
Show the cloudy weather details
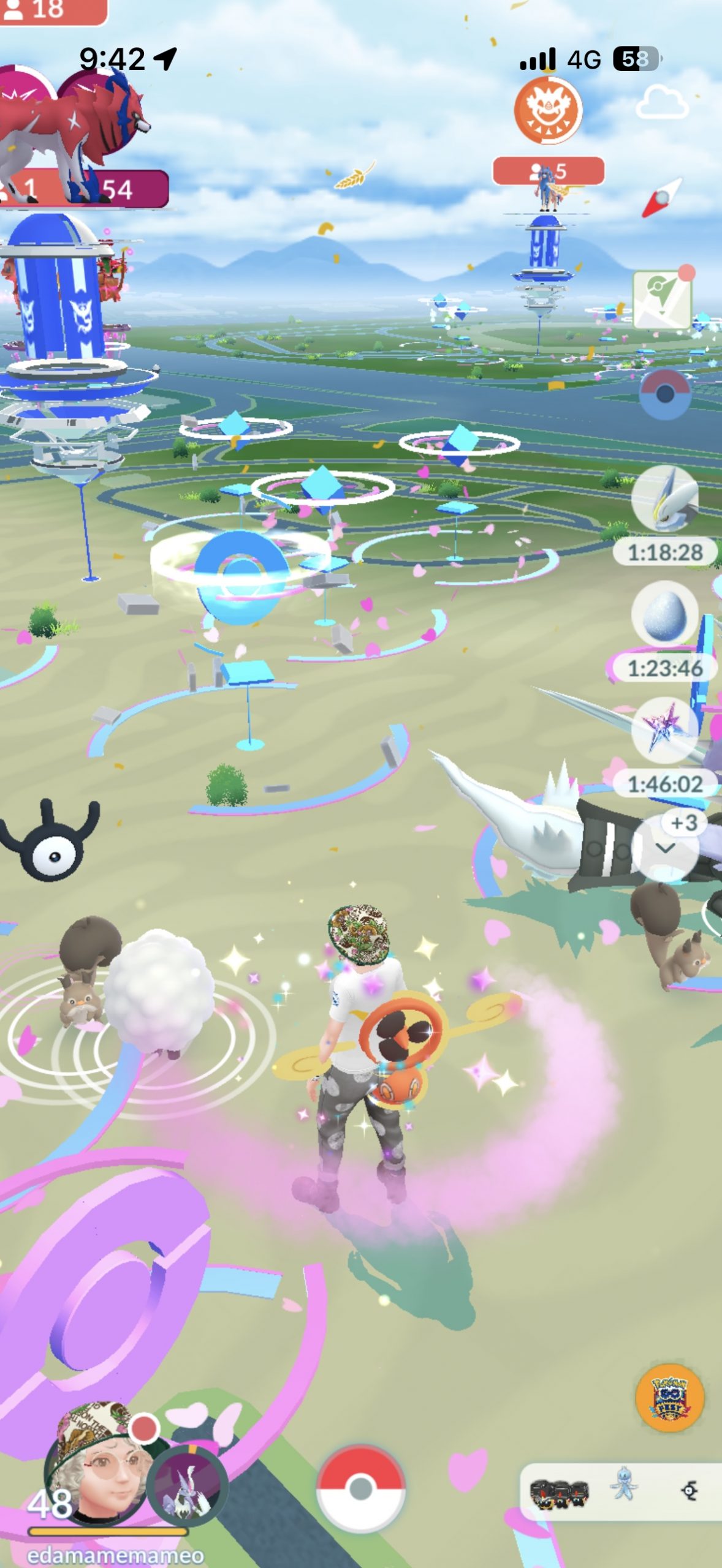click(662, 103)
